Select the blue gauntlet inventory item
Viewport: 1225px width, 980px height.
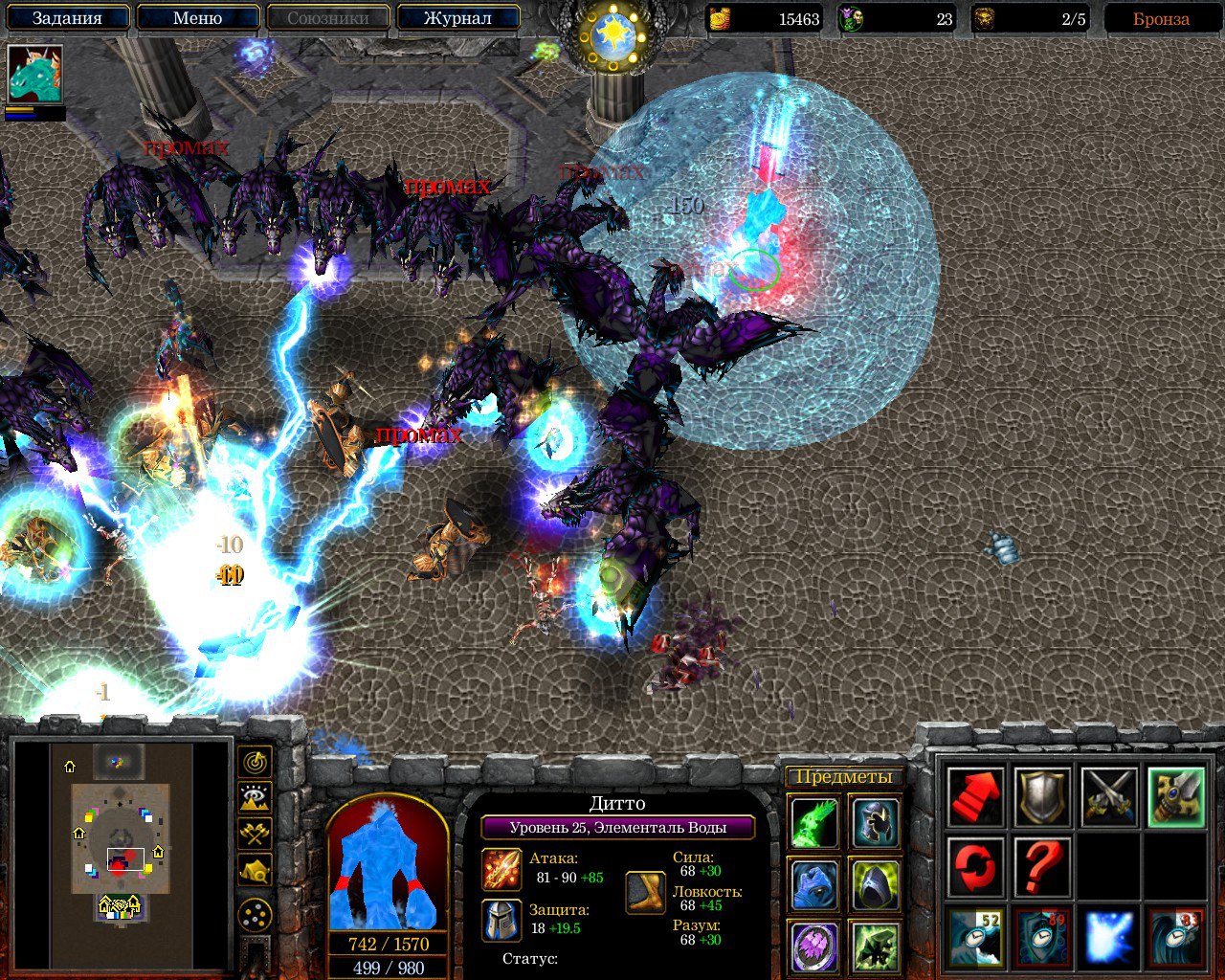[x=815, y=883]
